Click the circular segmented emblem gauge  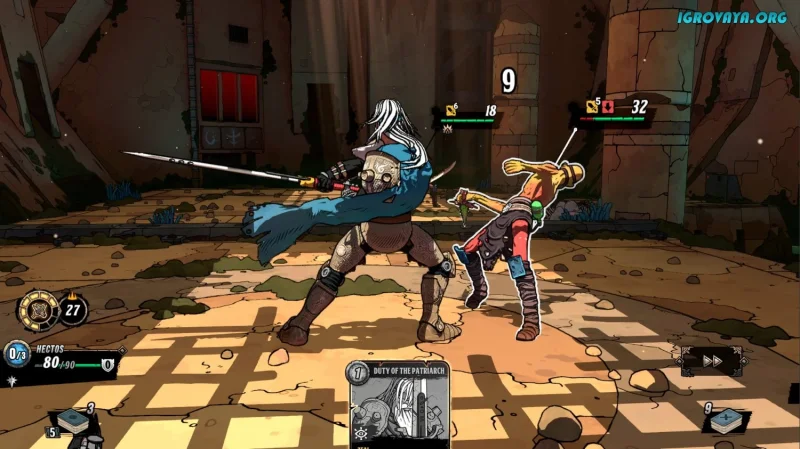(40, 308)
